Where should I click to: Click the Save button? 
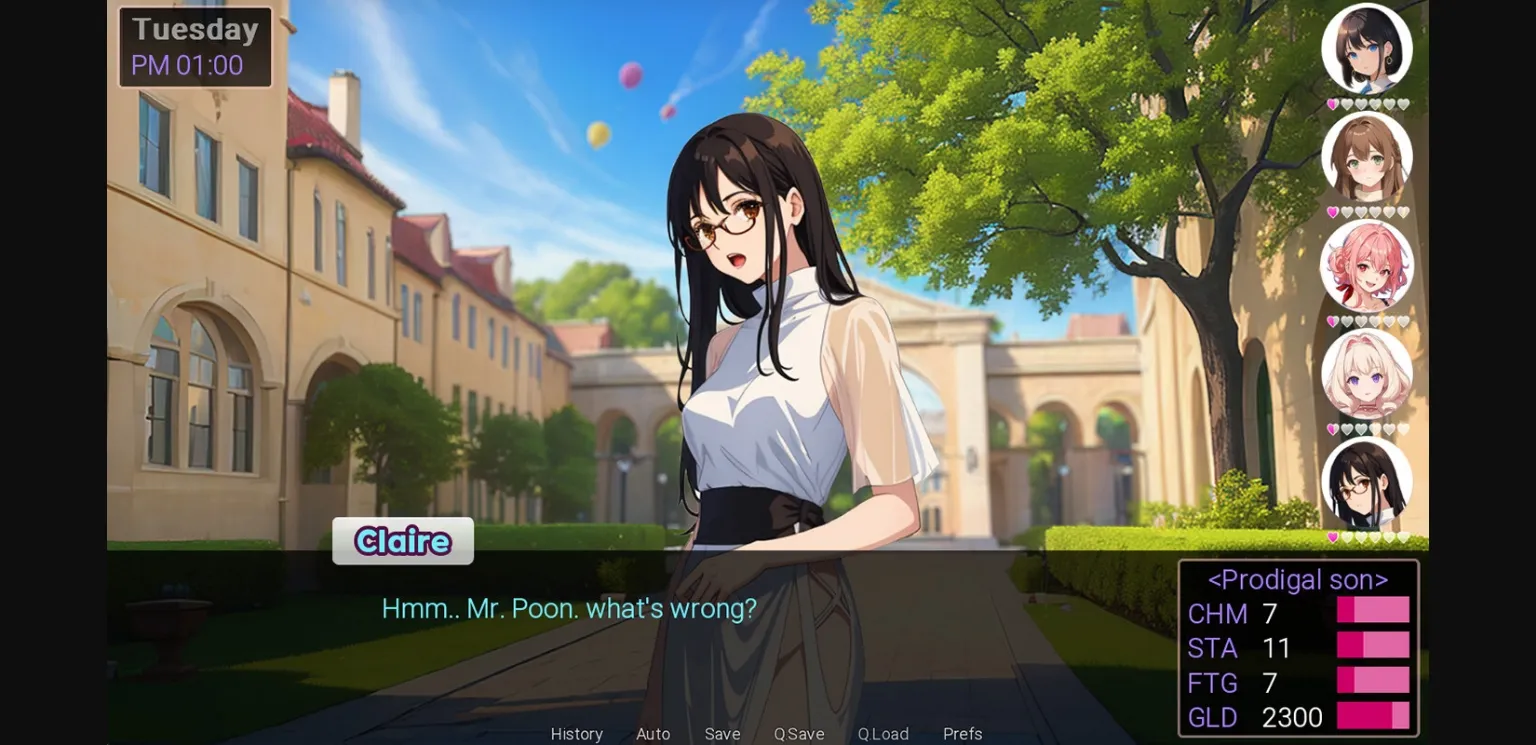pyautogui.click(x=722, y=733)
